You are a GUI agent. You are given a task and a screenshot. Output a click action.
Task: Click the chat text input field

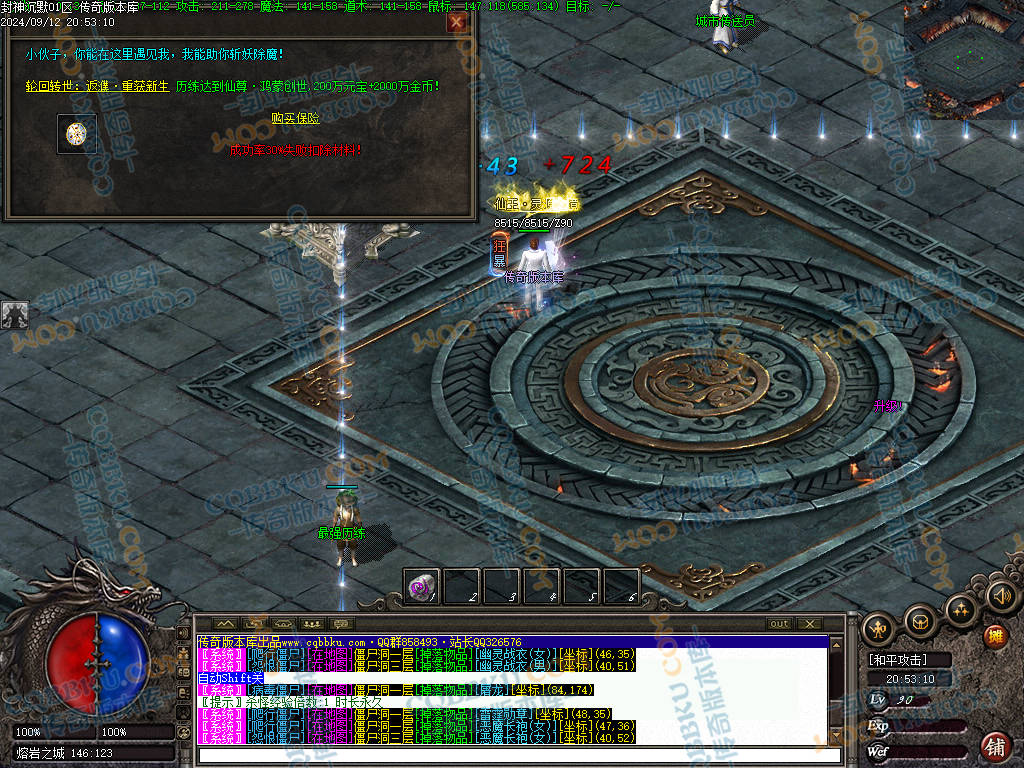[520, 755]
